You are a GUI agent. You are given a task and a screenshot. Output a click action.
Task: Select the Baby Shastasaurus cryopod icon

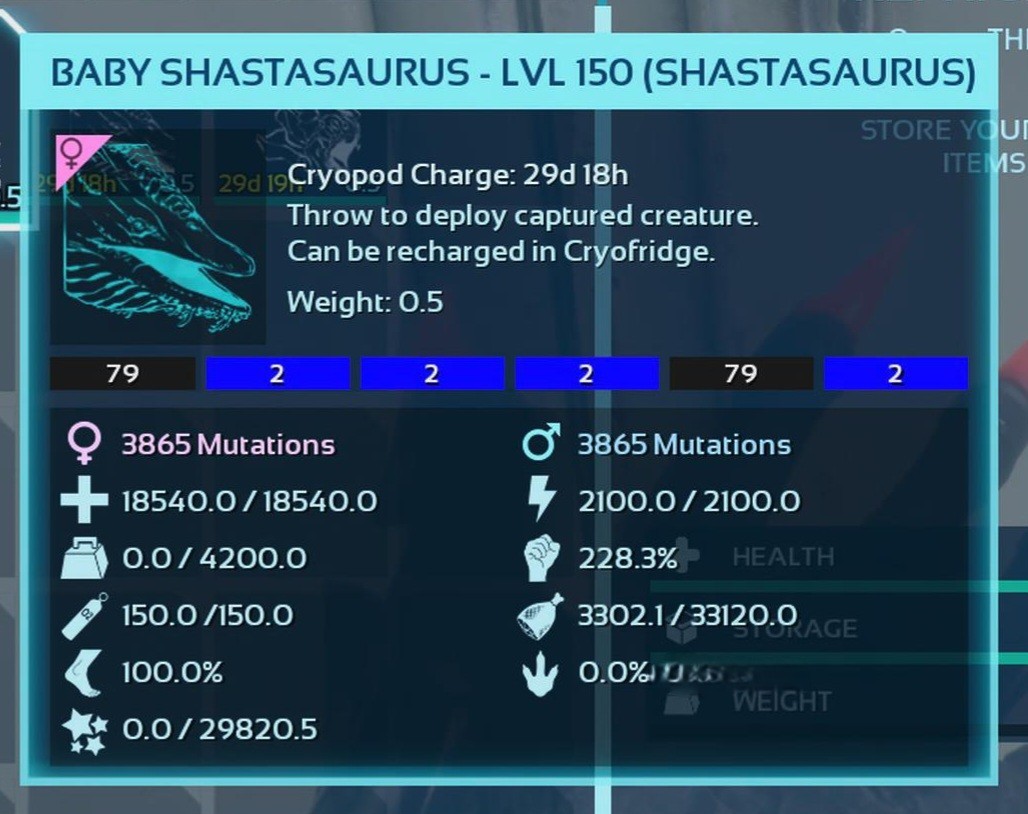[158, 238]
